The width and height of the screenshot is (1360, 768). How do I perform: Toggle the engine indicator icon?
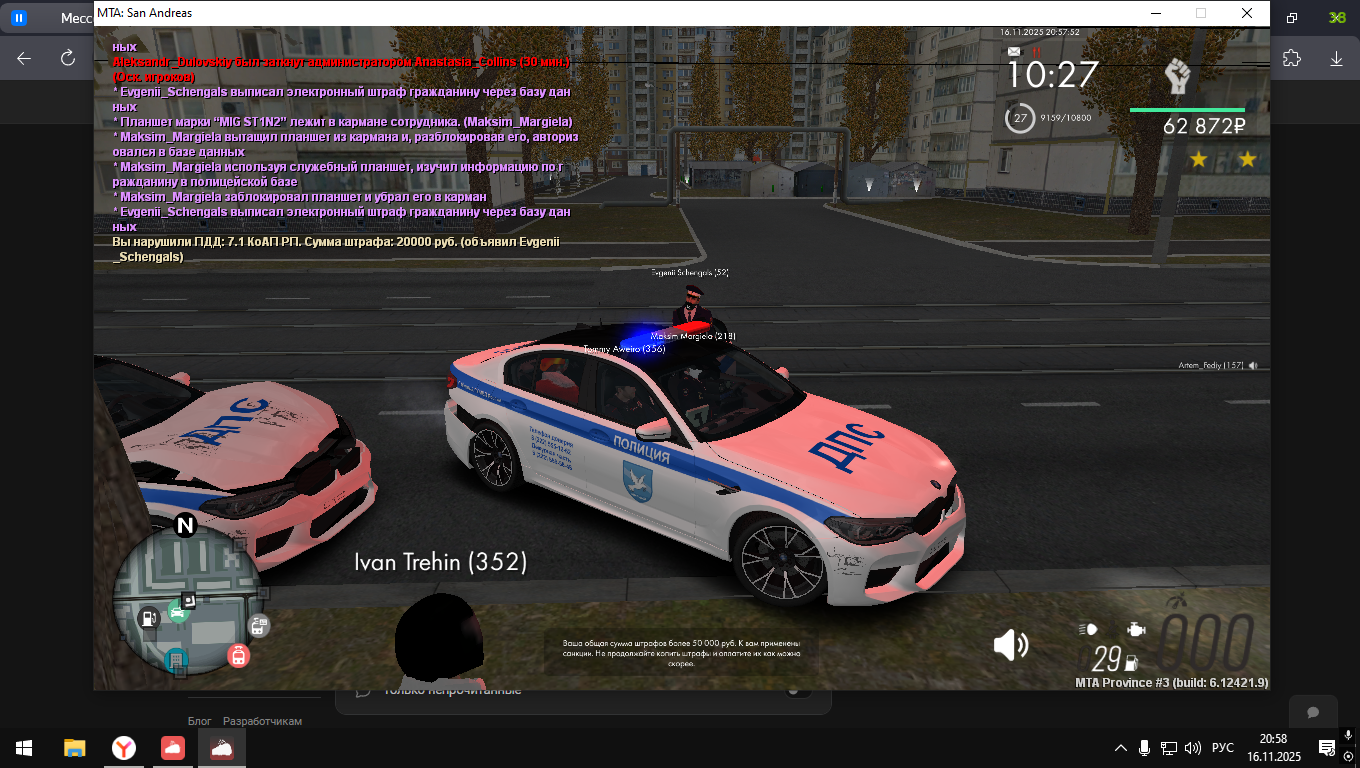1136,629
